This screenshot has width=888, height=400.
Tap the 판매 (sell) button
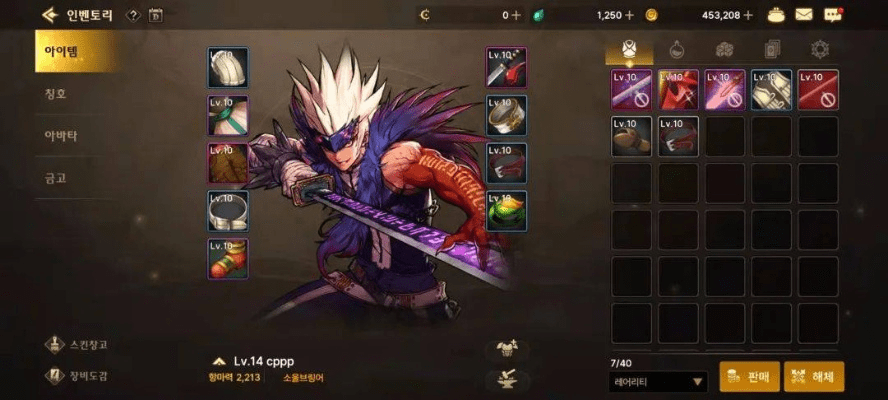coord(749,377)
